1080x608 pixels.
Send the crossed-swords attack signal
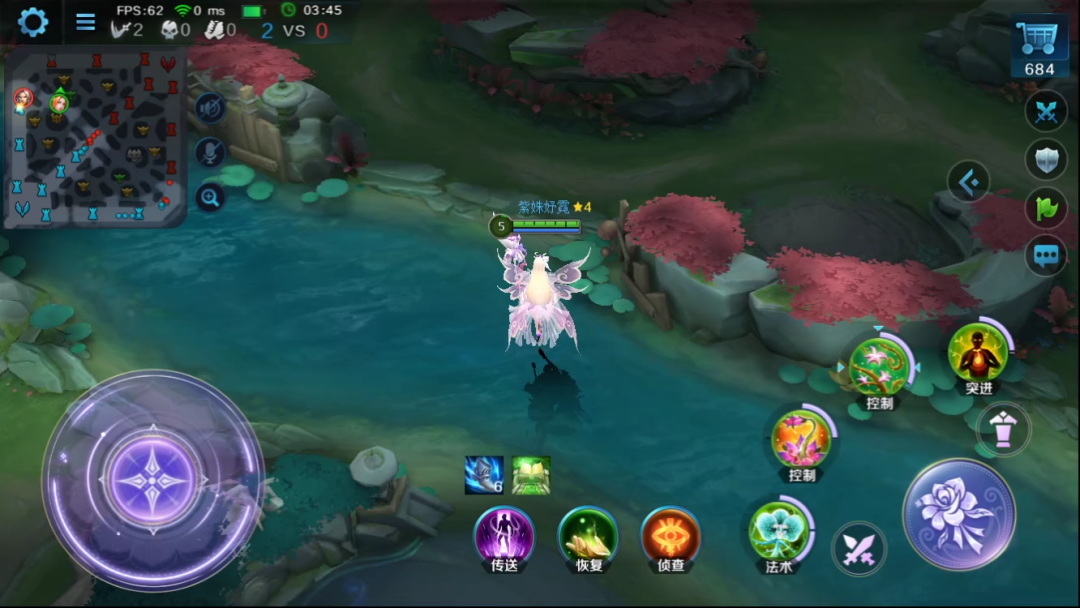(x=1046, y=112)
